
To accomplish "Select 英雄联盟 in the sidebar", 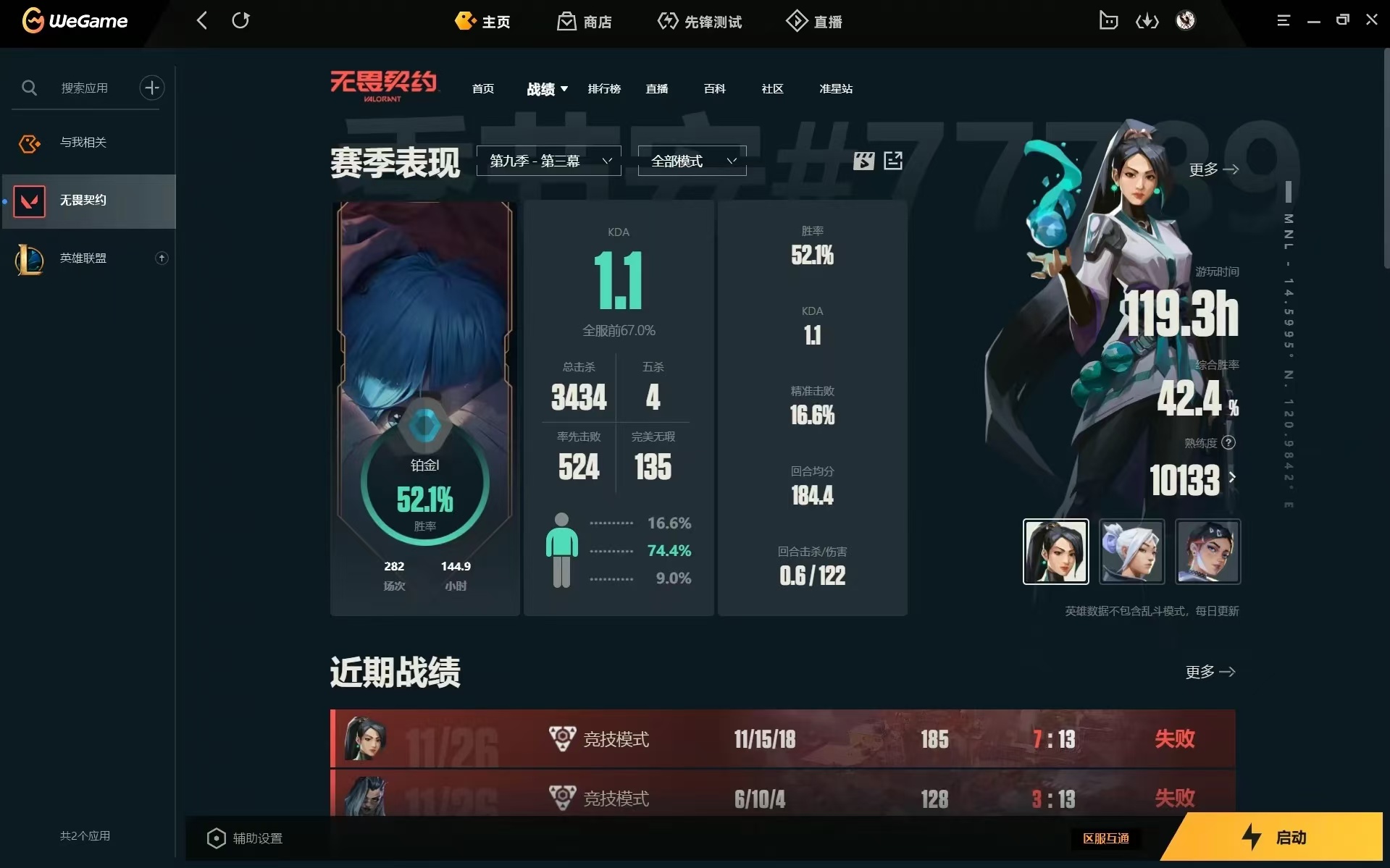I will pos(83,258).
